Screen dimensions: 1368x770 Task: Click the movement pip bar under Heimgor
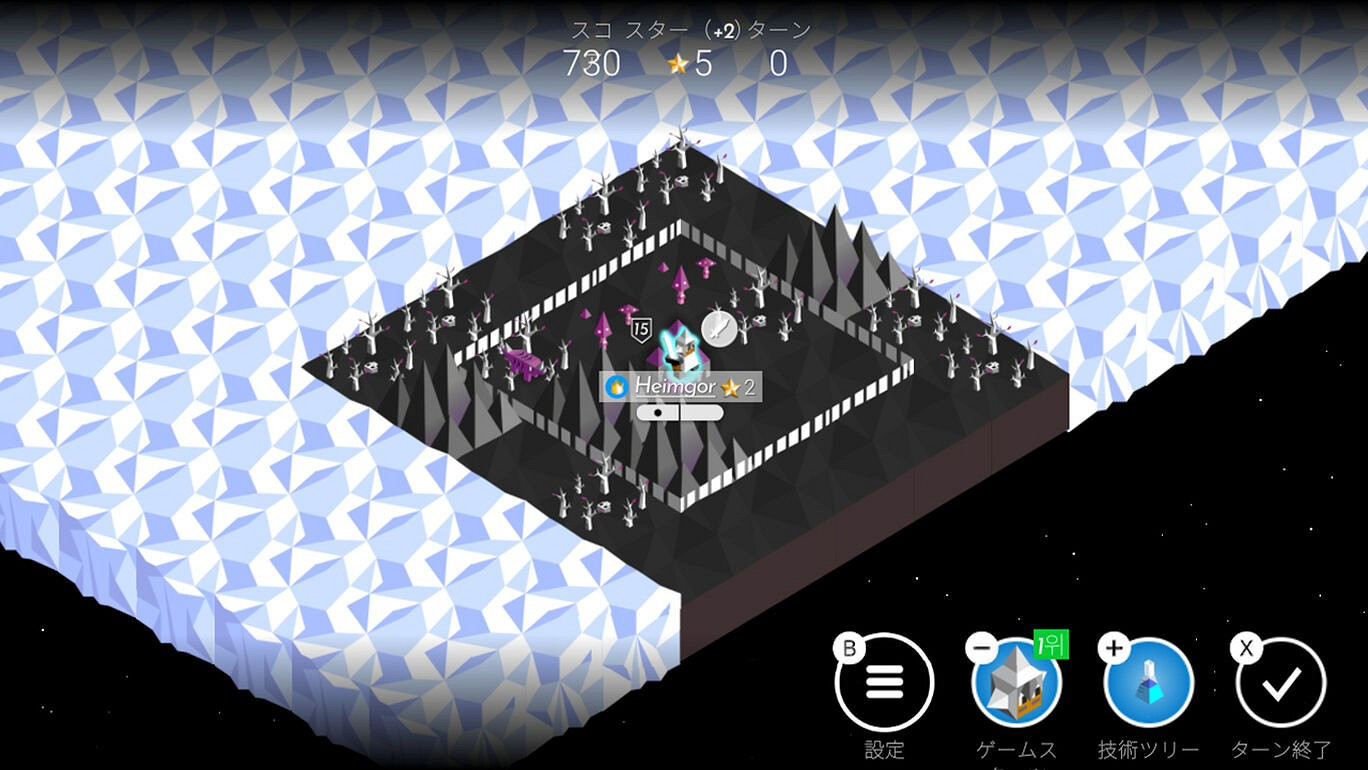(680, 410)
